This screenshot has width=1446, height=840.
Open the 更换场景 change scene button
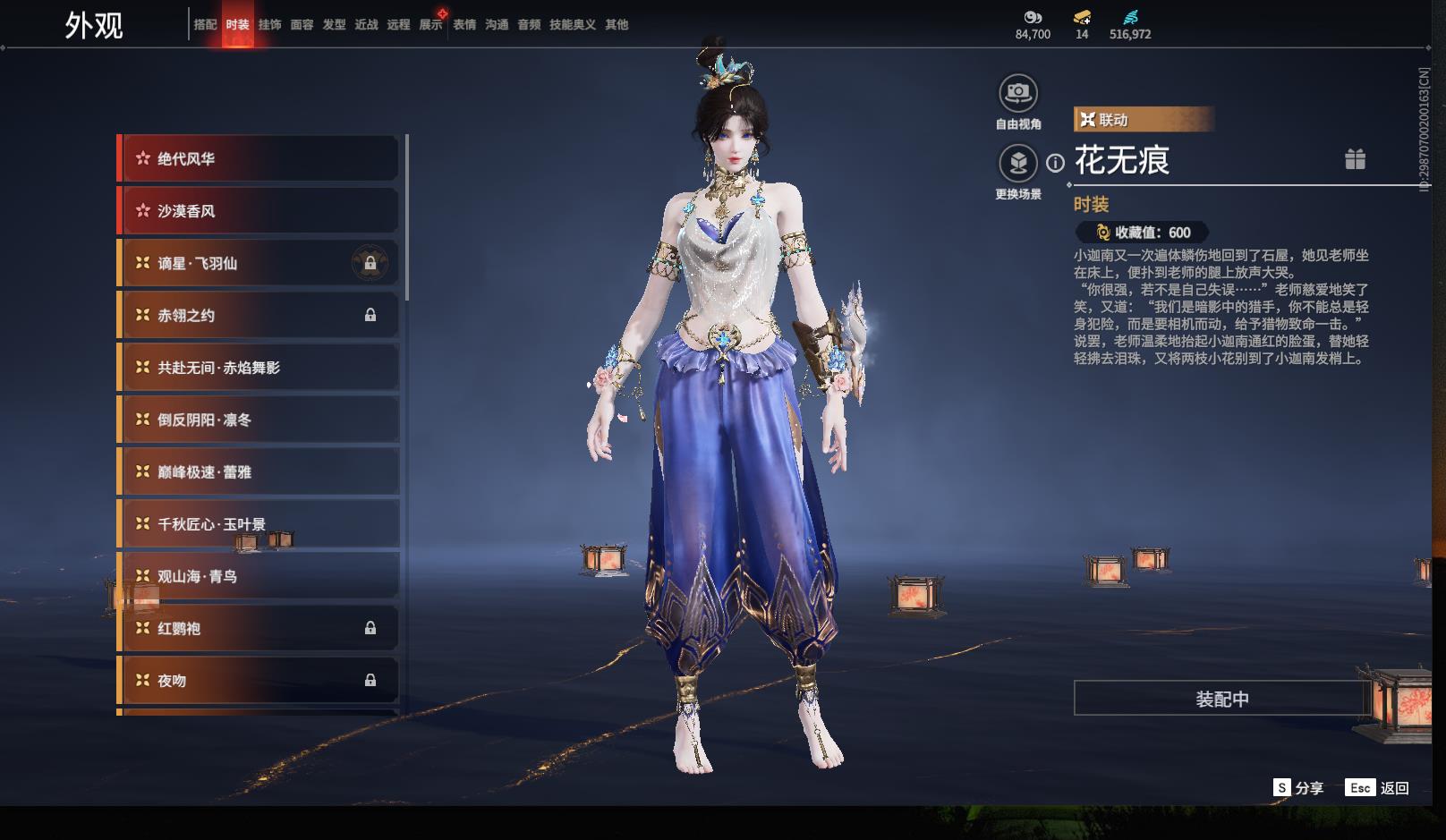[x=1018, y=163]
